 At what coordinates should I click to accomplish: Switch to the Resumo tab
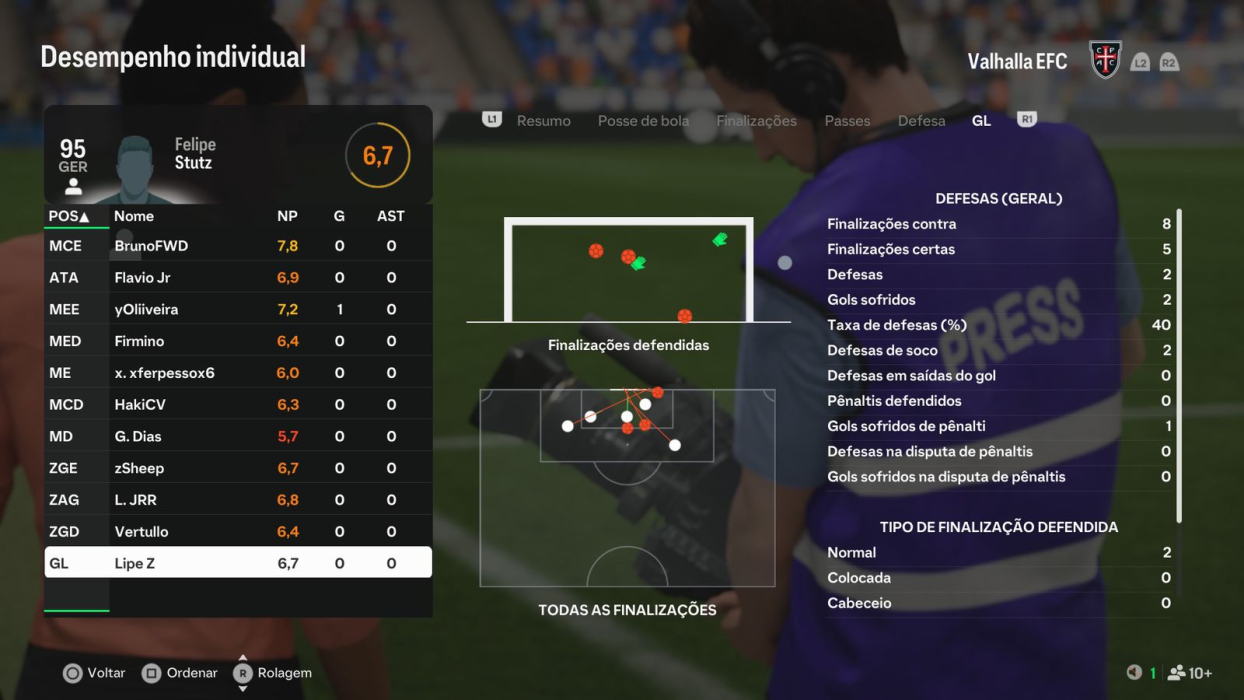(x=543, y=121)
